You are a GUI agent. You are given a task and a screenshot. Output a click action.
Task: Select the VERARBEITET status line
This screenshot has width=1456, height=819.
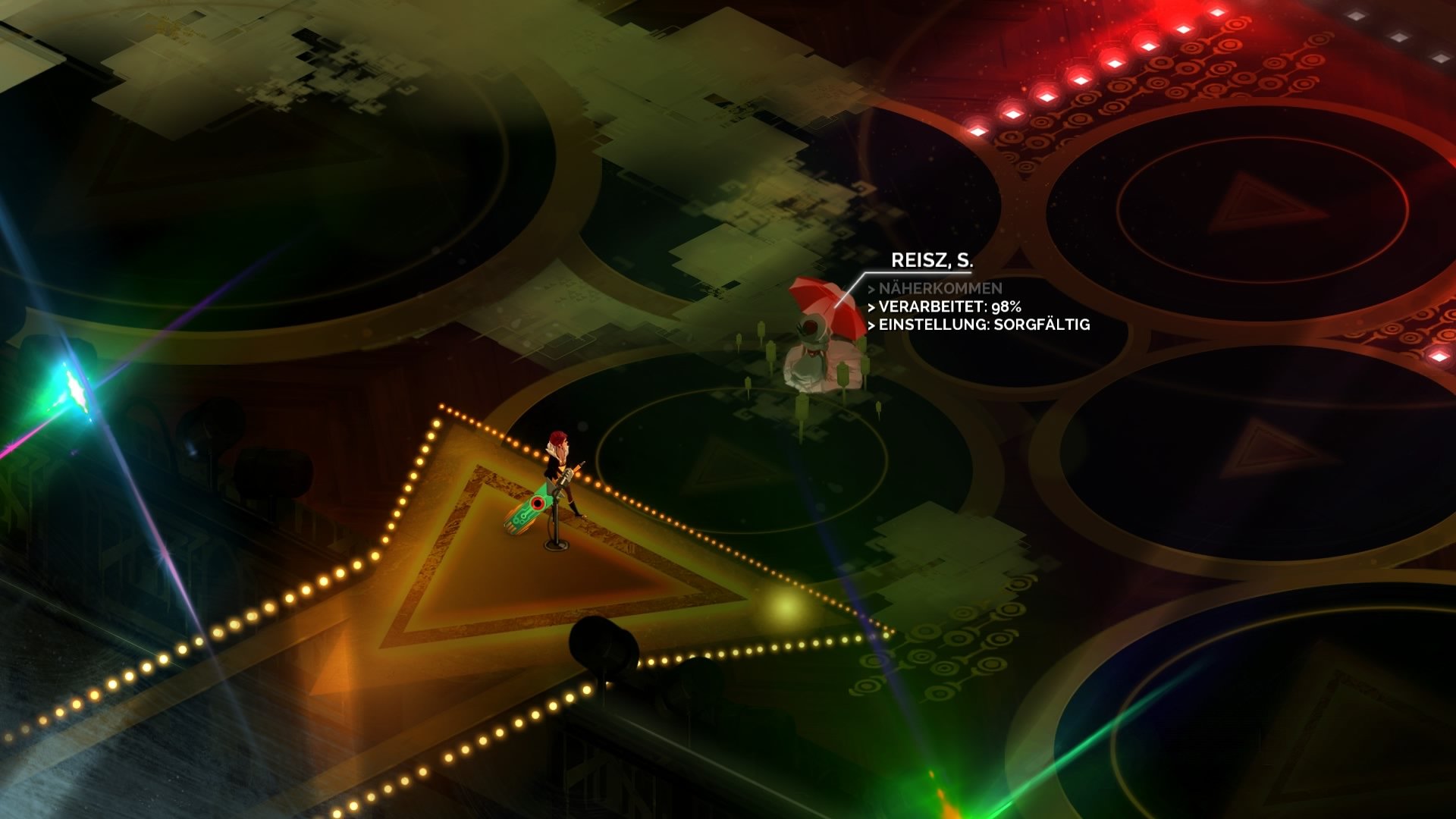(x=944, y=308)
